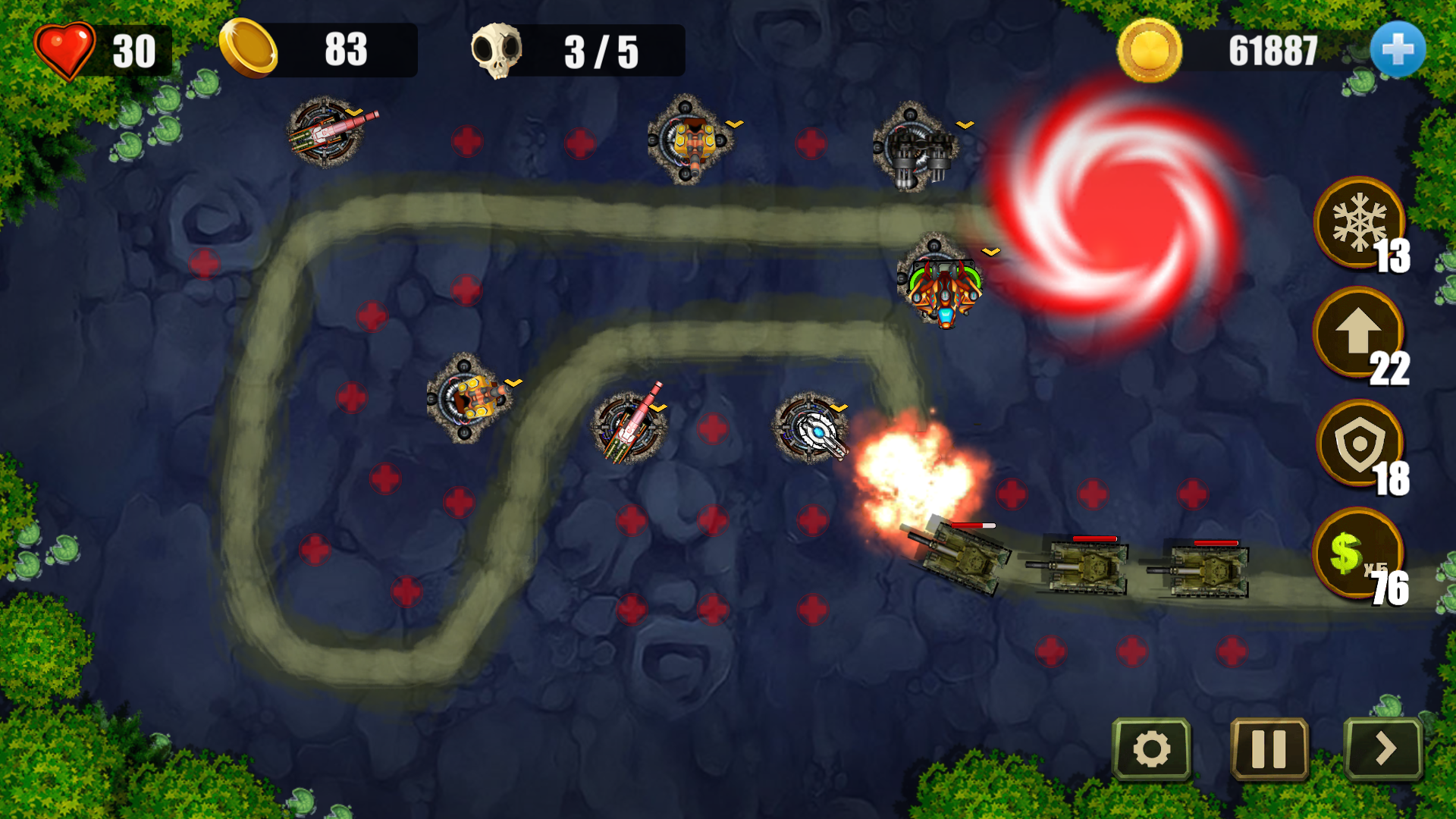
Task: Pause the game
Action: pyautogui.click(x=1269, y=749)
